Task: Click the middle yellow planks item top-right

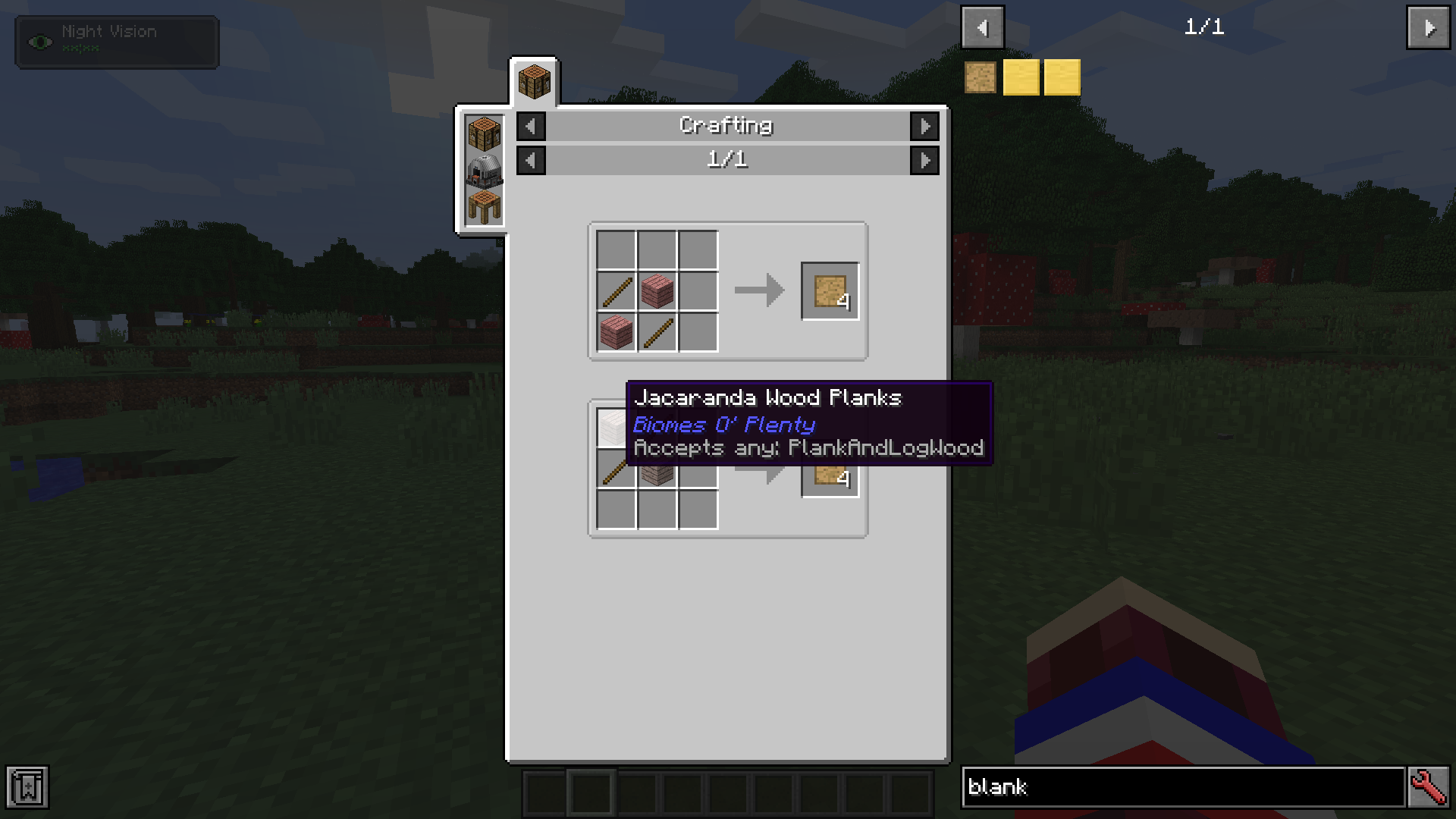Action: (1022, 77)
